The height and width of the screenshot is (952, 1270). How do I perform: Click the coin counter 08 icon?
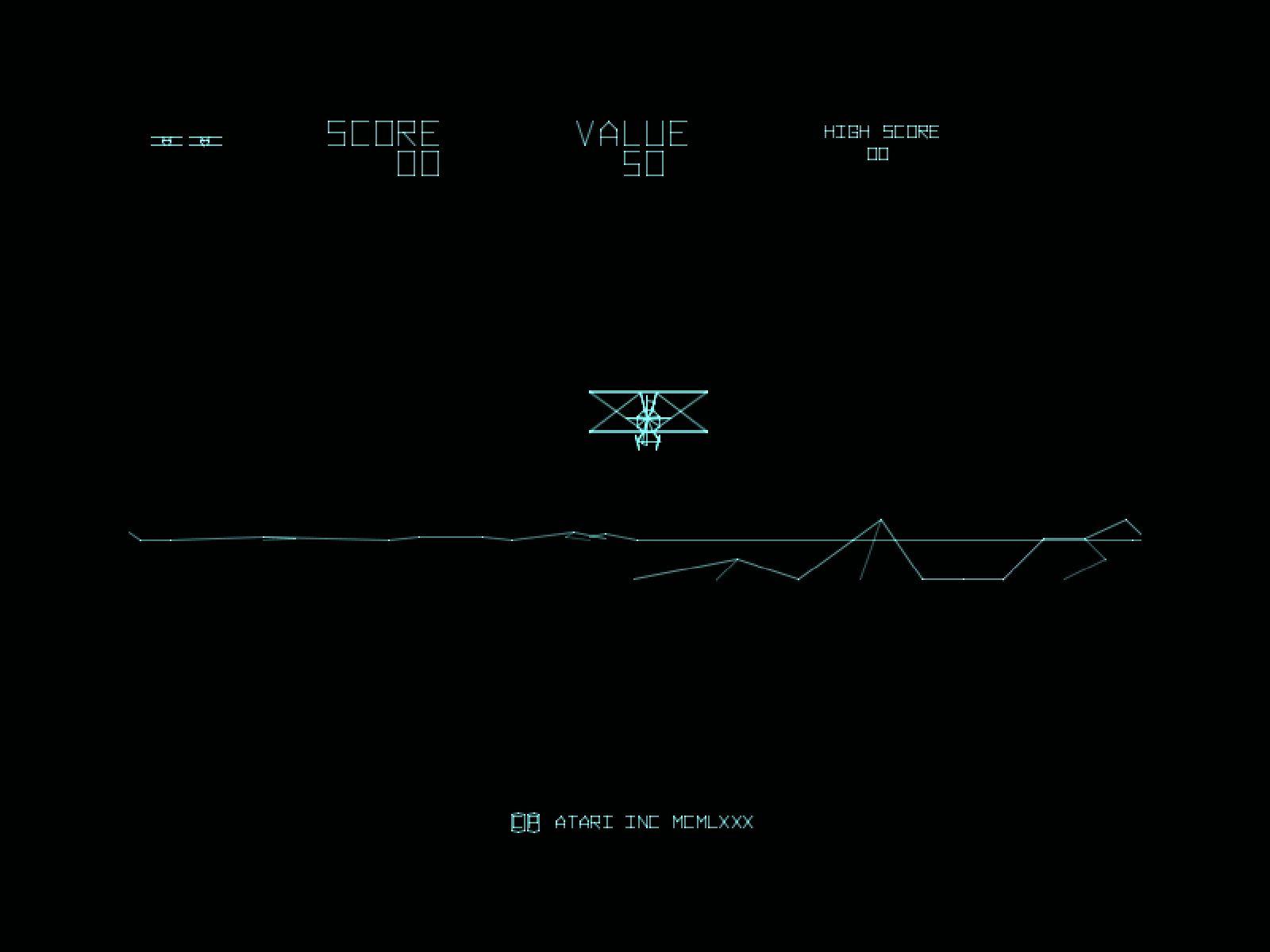[x=525, y=822]
